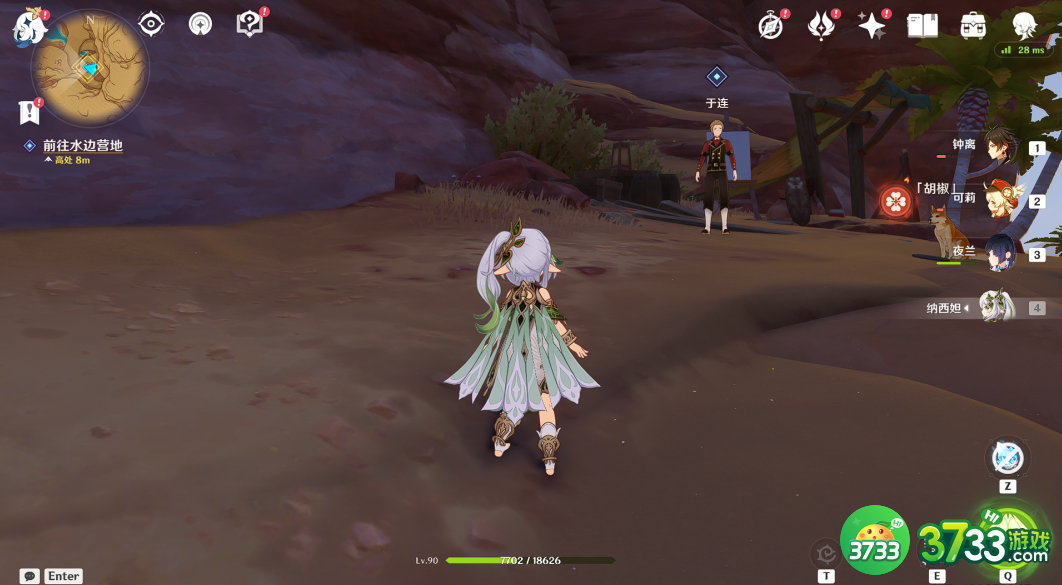1062x585 pixels.
Task: Open the Adventurer Handbook book icon
Action: tap(922, 26)
